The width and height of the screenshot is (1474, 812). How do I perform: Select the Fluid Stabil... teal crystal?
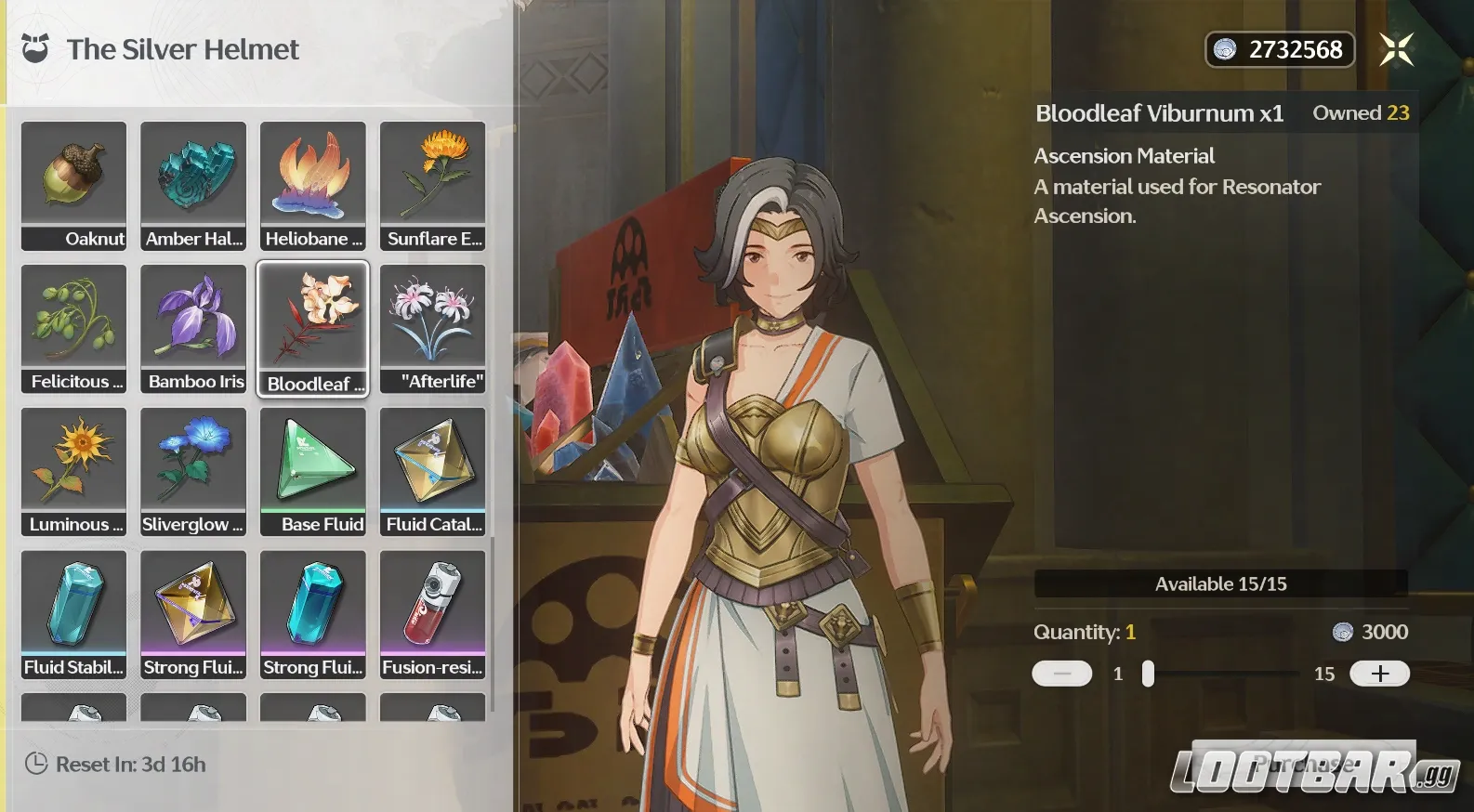click(x=73, y=614)
